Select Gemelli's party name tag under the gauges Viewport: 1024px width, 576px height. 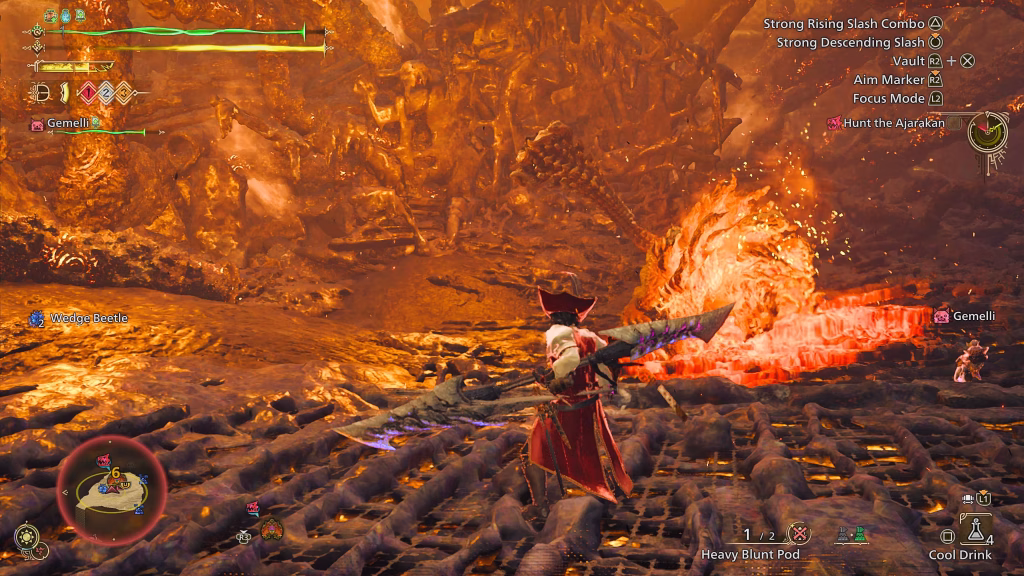[68, 123]
